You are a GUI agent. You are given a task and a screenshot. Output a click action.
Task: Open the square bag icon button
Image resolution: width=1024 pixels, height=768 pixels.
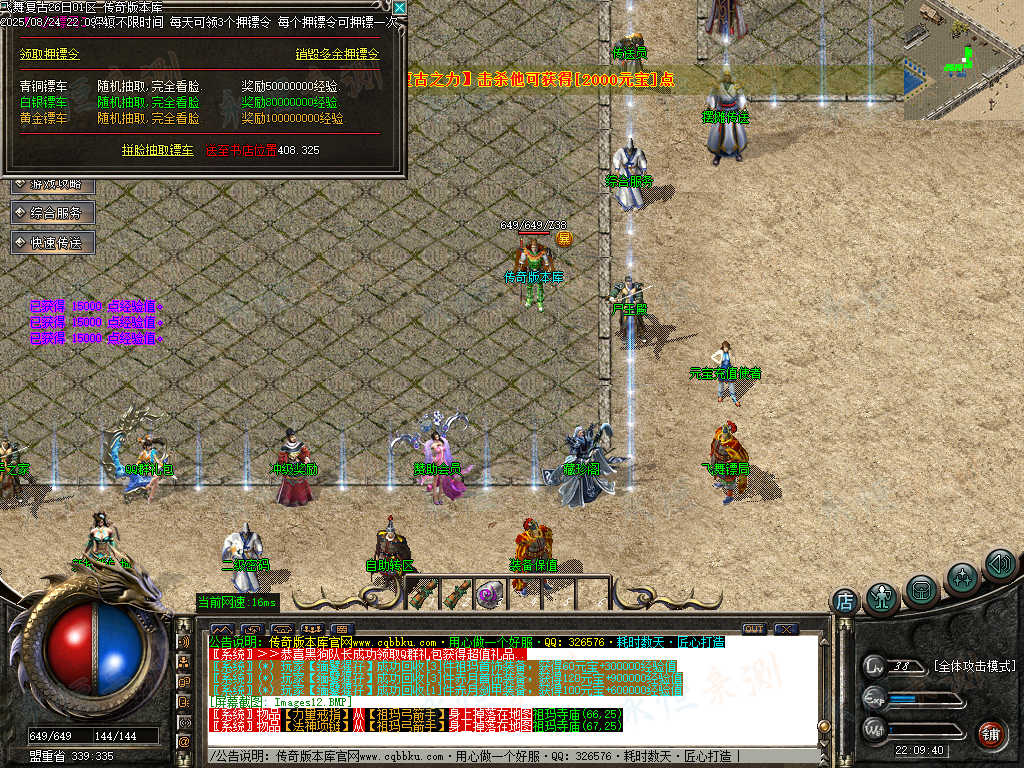tap(921, 590)
